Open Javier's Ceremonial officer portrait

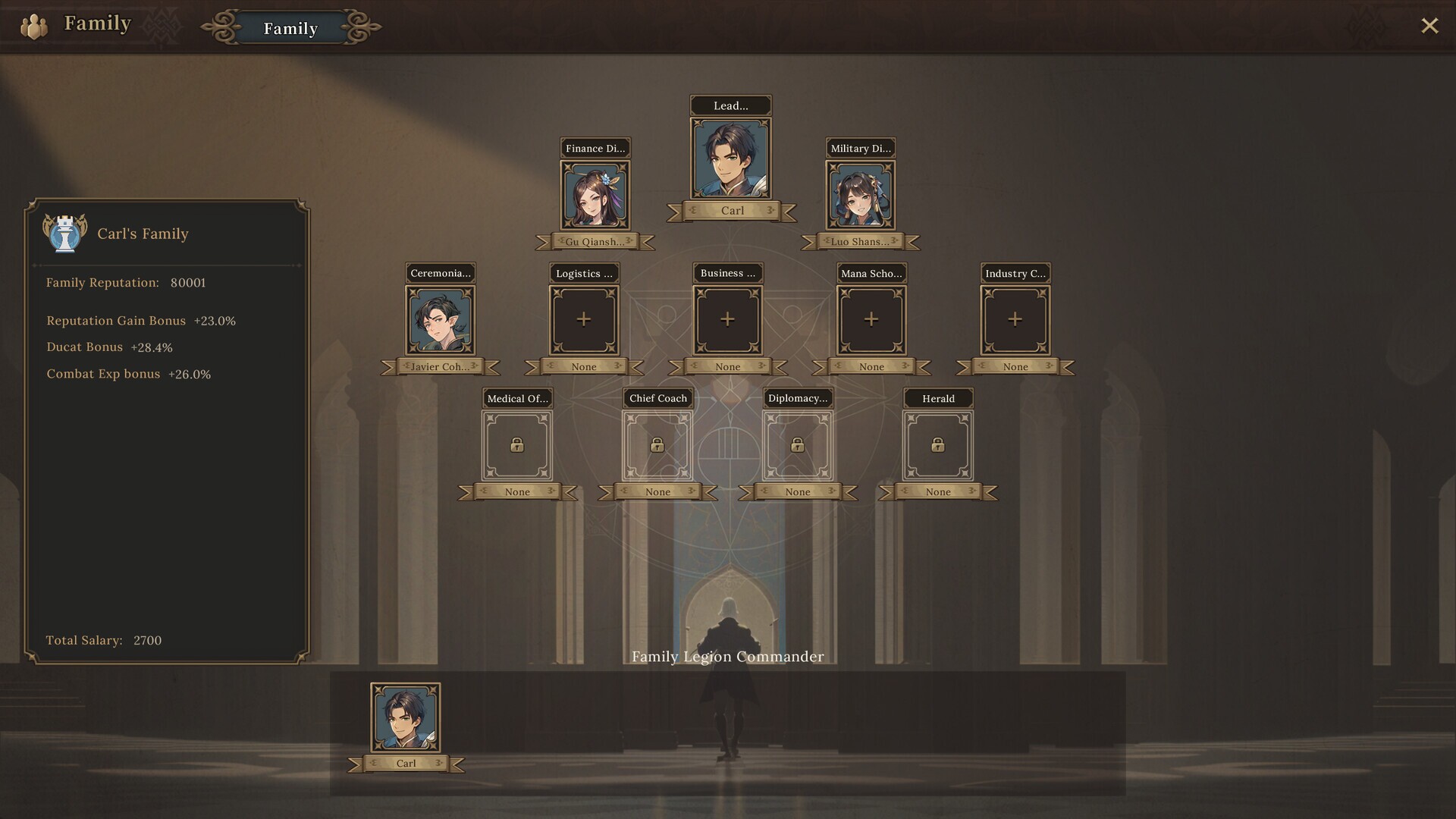(x=441, y=319)
